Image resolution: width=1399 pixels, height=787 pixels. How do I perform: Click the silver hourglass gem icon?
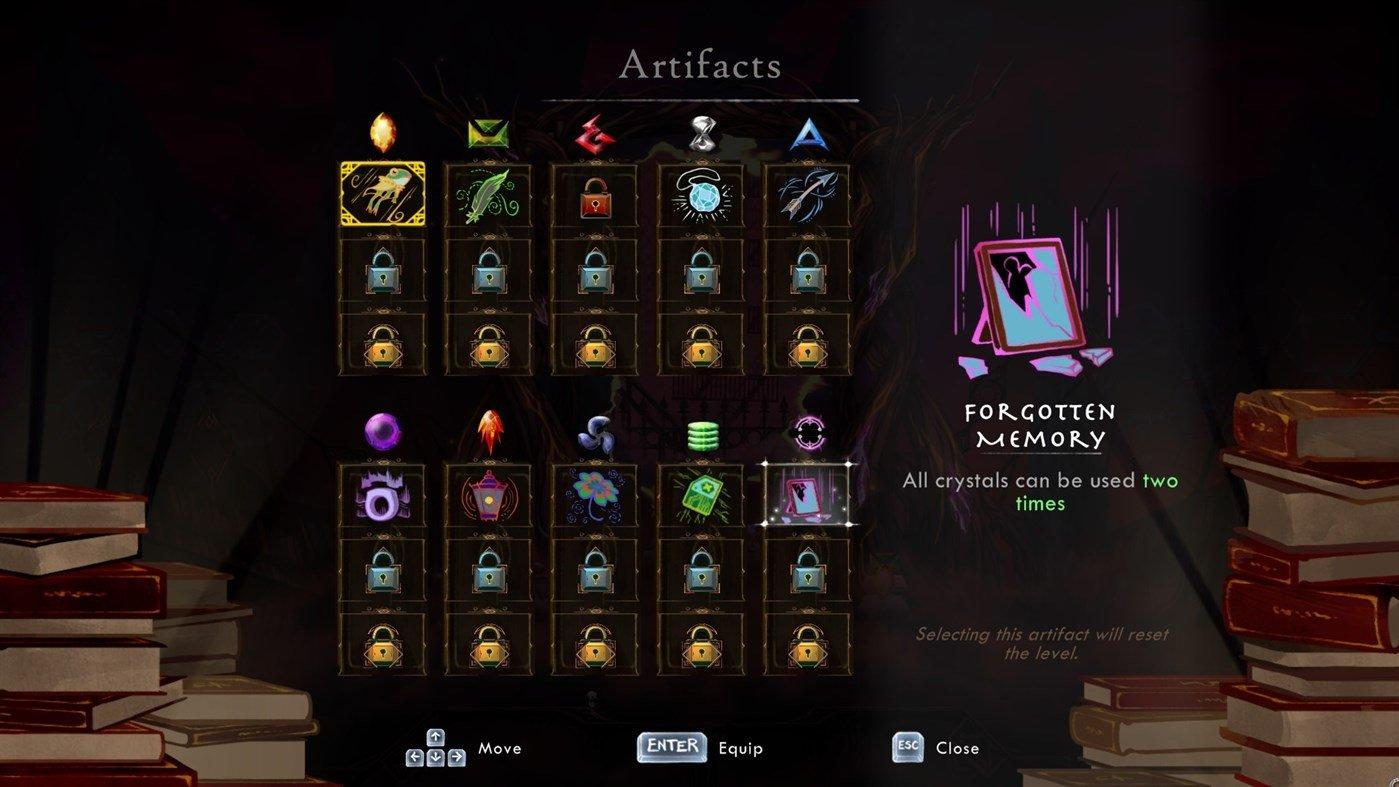coord(701,133)
